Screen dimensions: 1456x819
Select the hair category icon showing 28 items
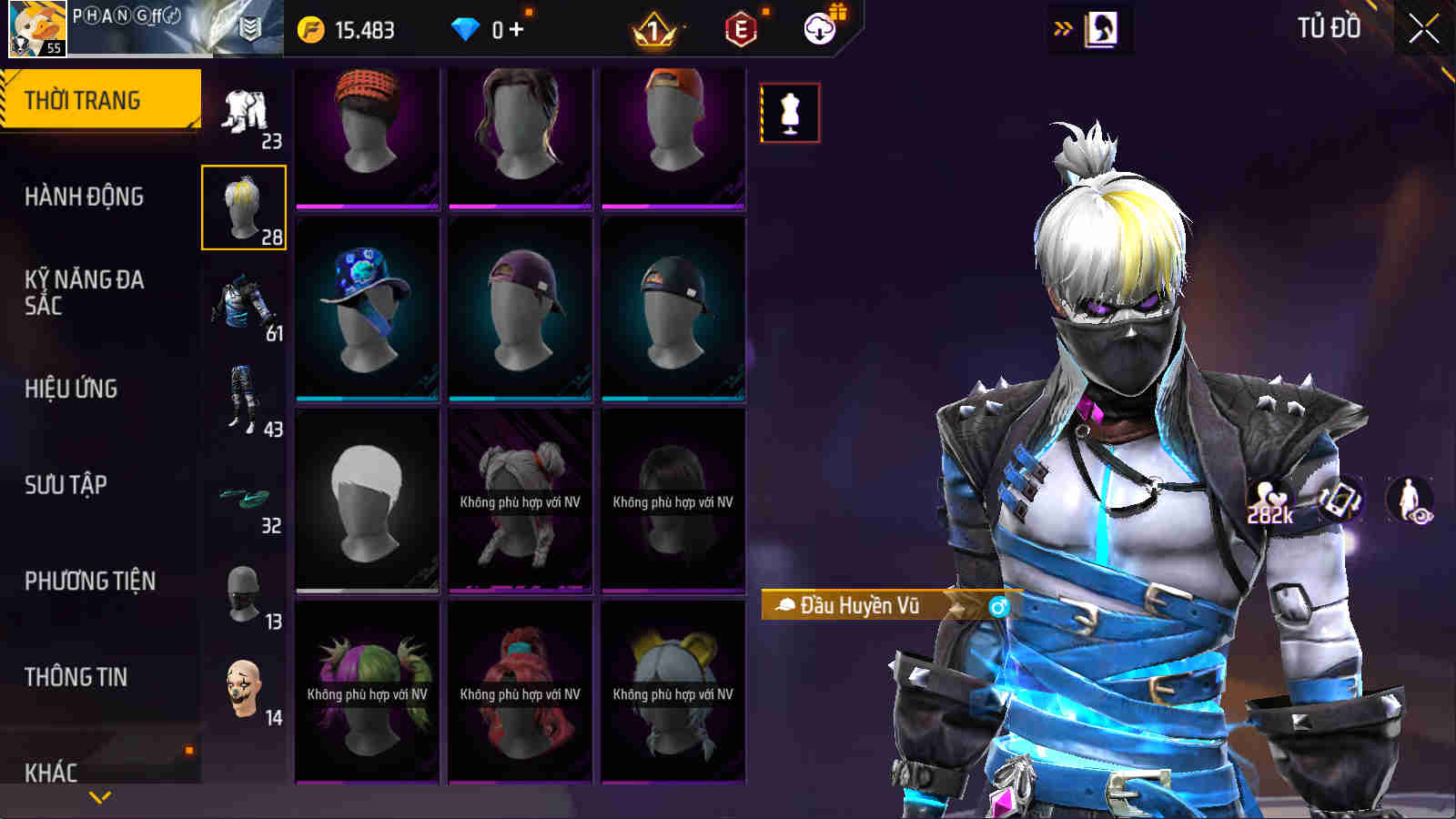[243, 207]
